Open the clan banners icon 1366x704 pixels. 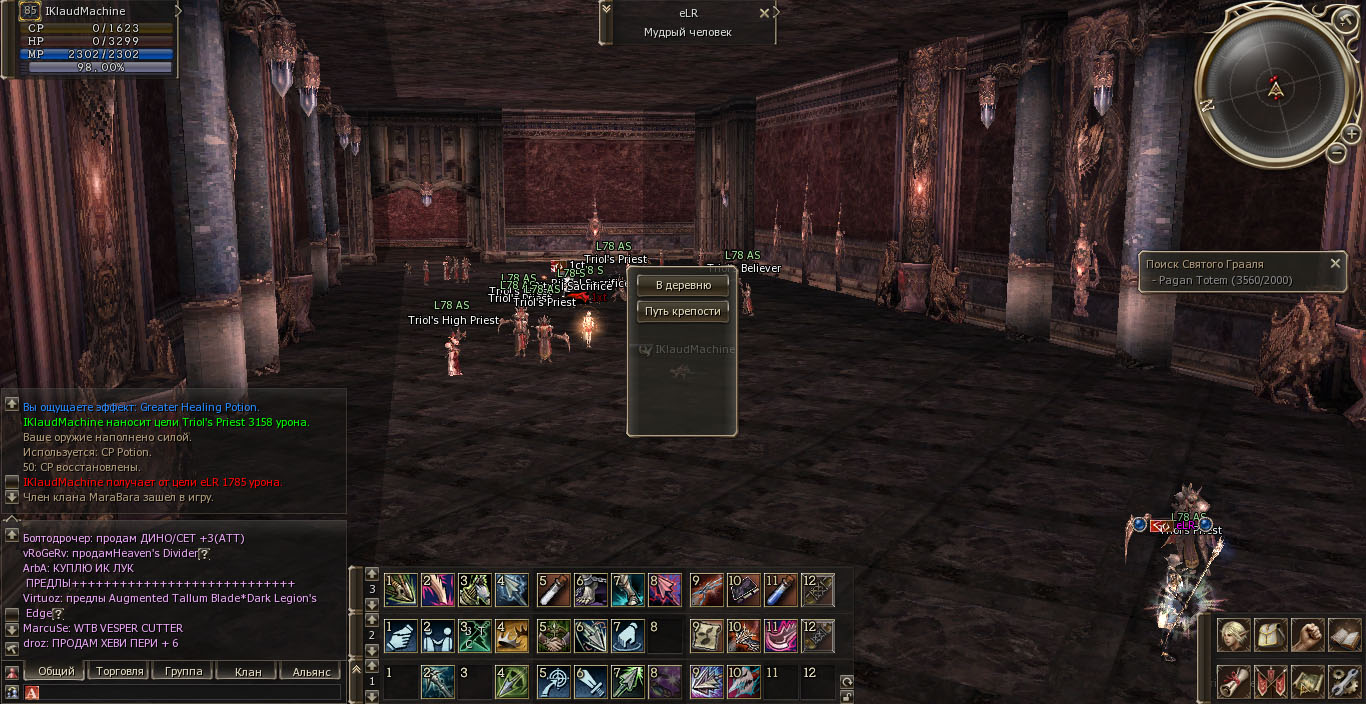(1270, 681)
